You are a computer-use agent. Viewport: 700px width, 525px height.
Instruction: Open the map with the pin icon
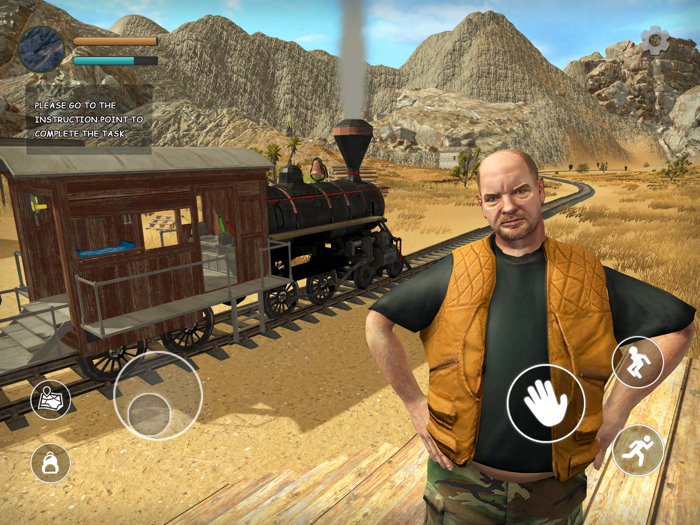point(50,400)
